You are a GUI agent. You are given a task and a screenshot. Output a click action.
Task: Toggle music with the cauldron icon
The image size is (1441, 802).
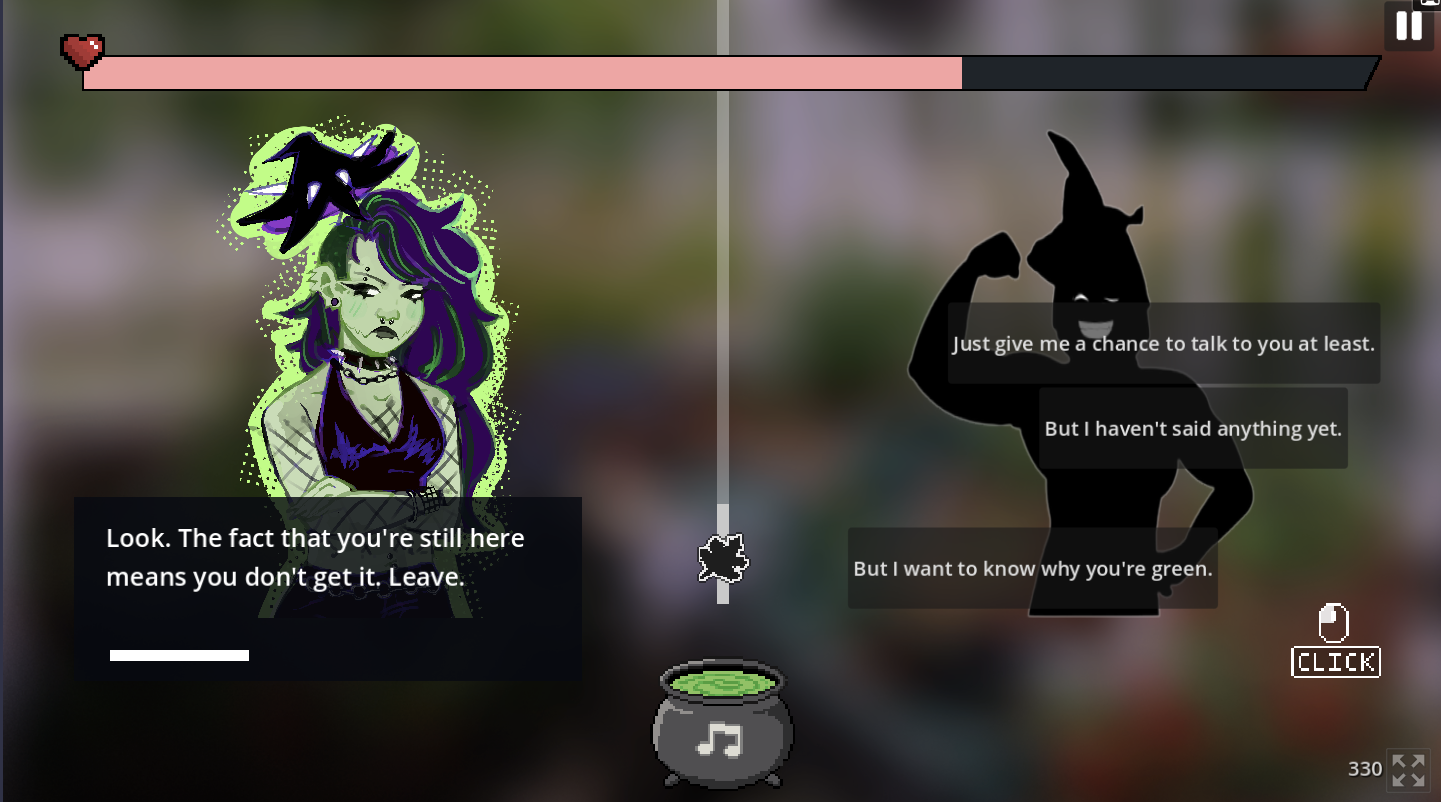pos(722,724)
